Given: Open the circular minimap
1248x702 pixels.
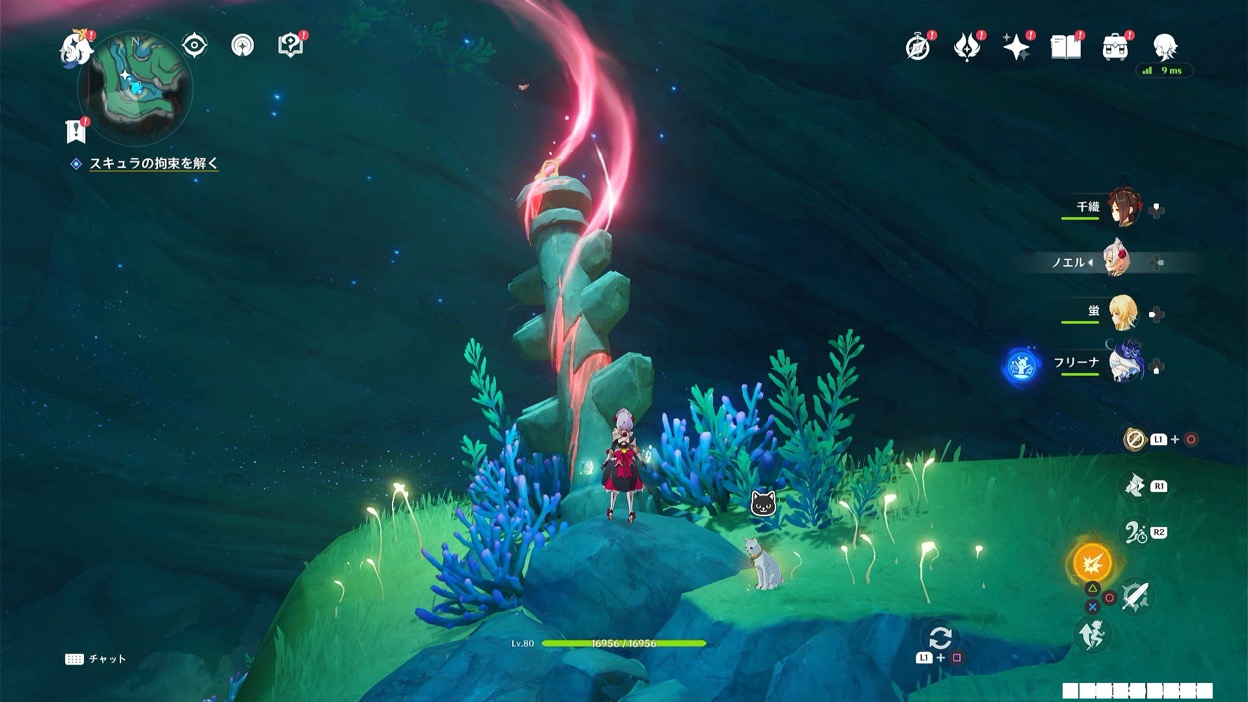Looking at the screenshot, I should click(134, 83).
